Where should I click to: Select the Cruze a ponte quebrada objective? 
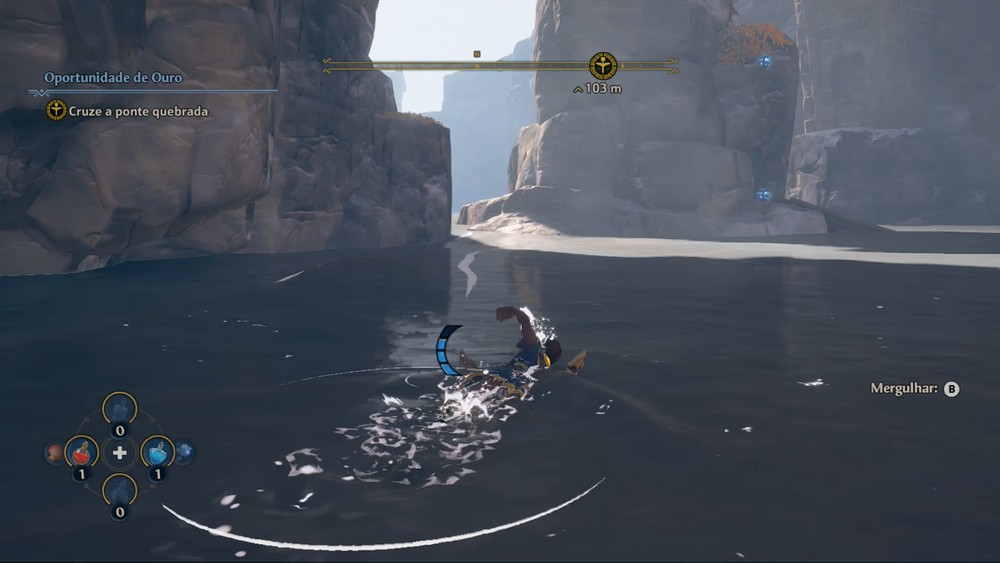pos(138,111)
